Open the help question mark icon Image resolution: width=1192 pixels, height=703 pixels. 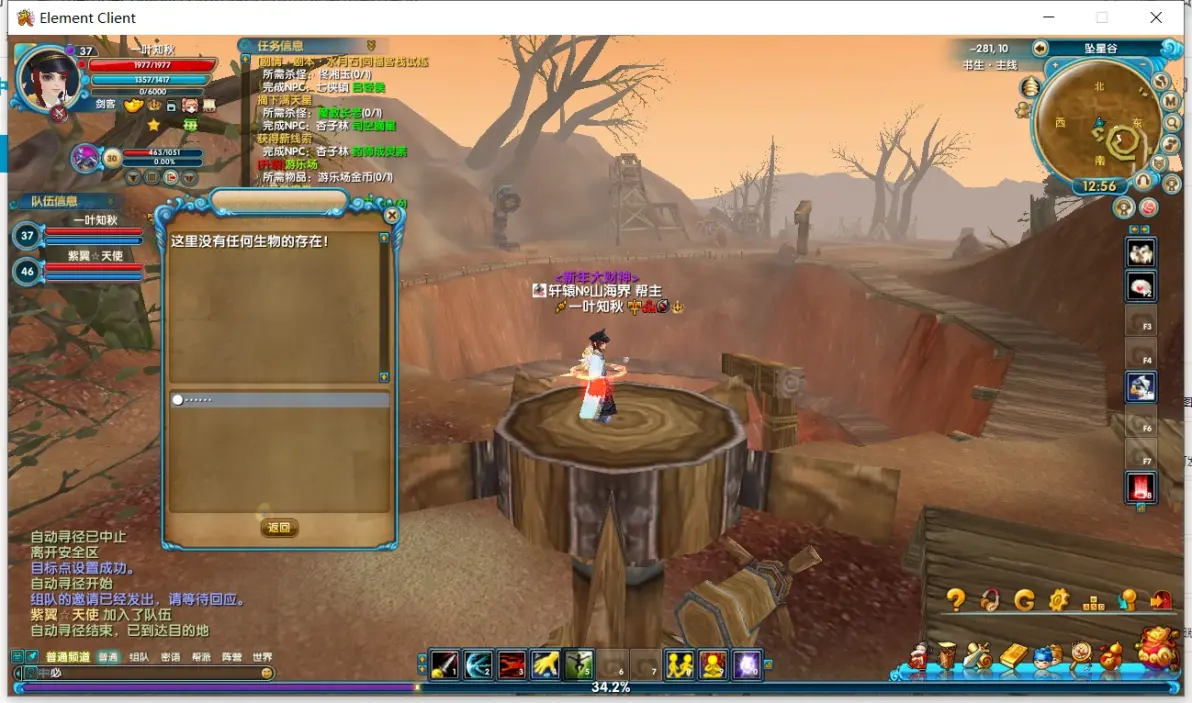[956, 600]
